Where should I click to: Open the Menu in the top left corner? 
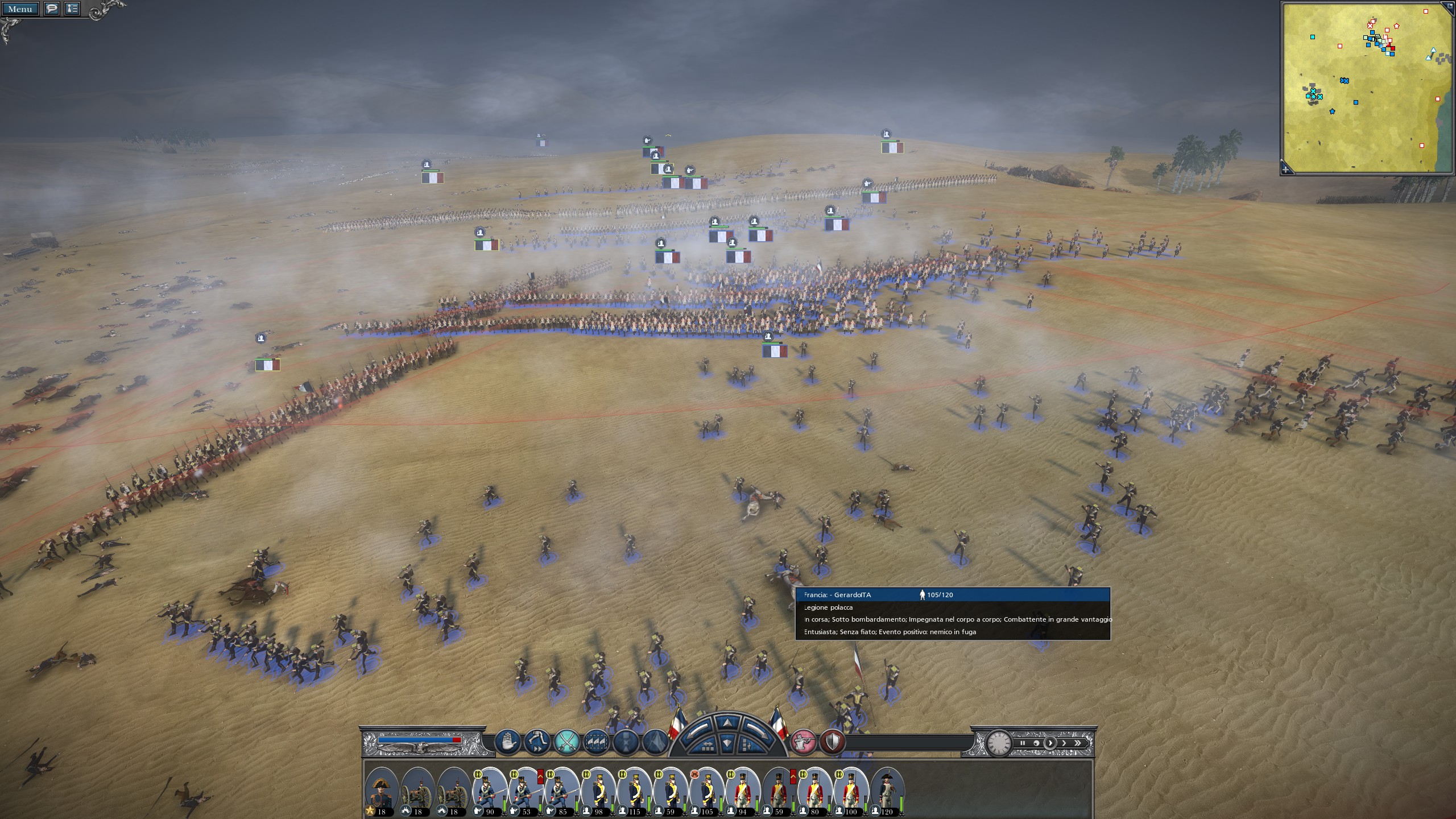click(x=21, y=9)
